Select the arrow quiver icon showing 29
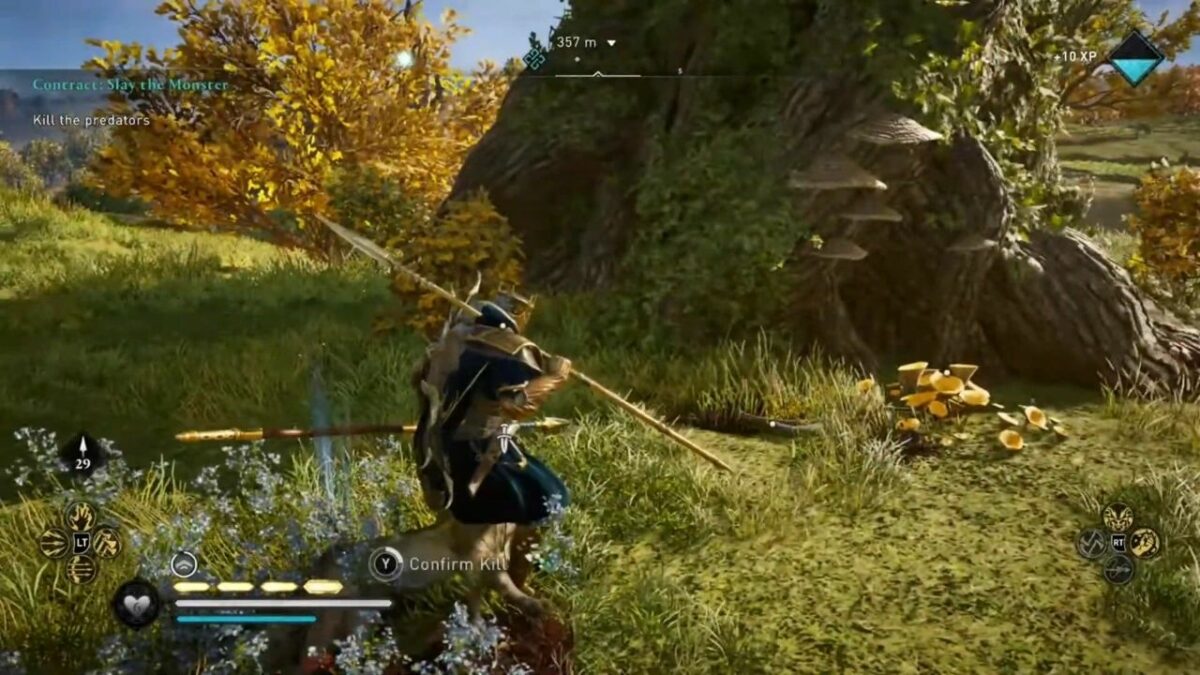This screenshot has width=1200, height=675. pos(84,453)
